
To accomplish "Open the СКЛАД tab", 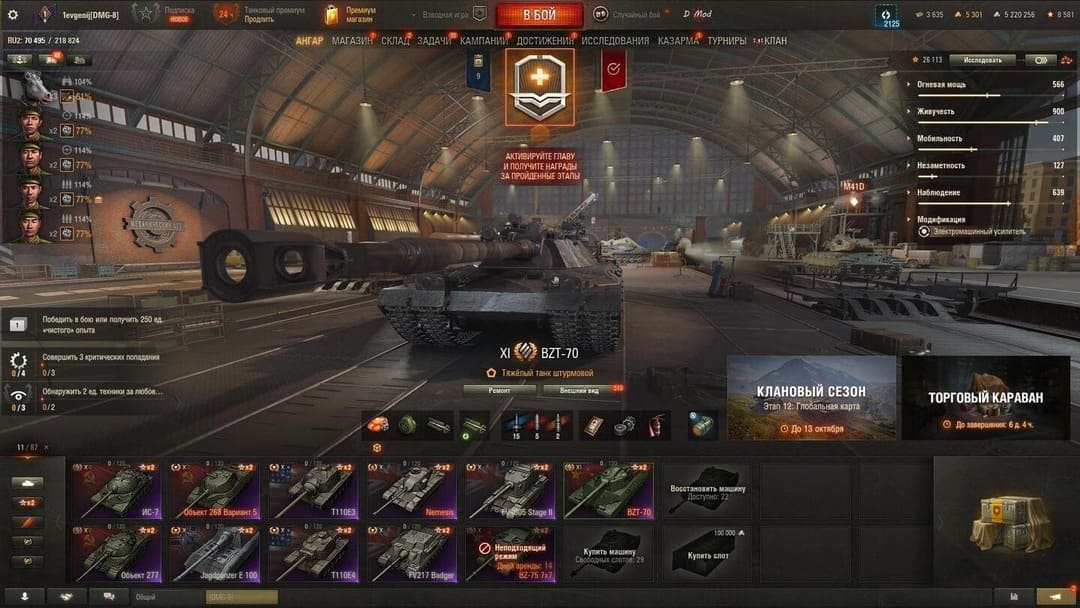I will [x=395, y=41].
